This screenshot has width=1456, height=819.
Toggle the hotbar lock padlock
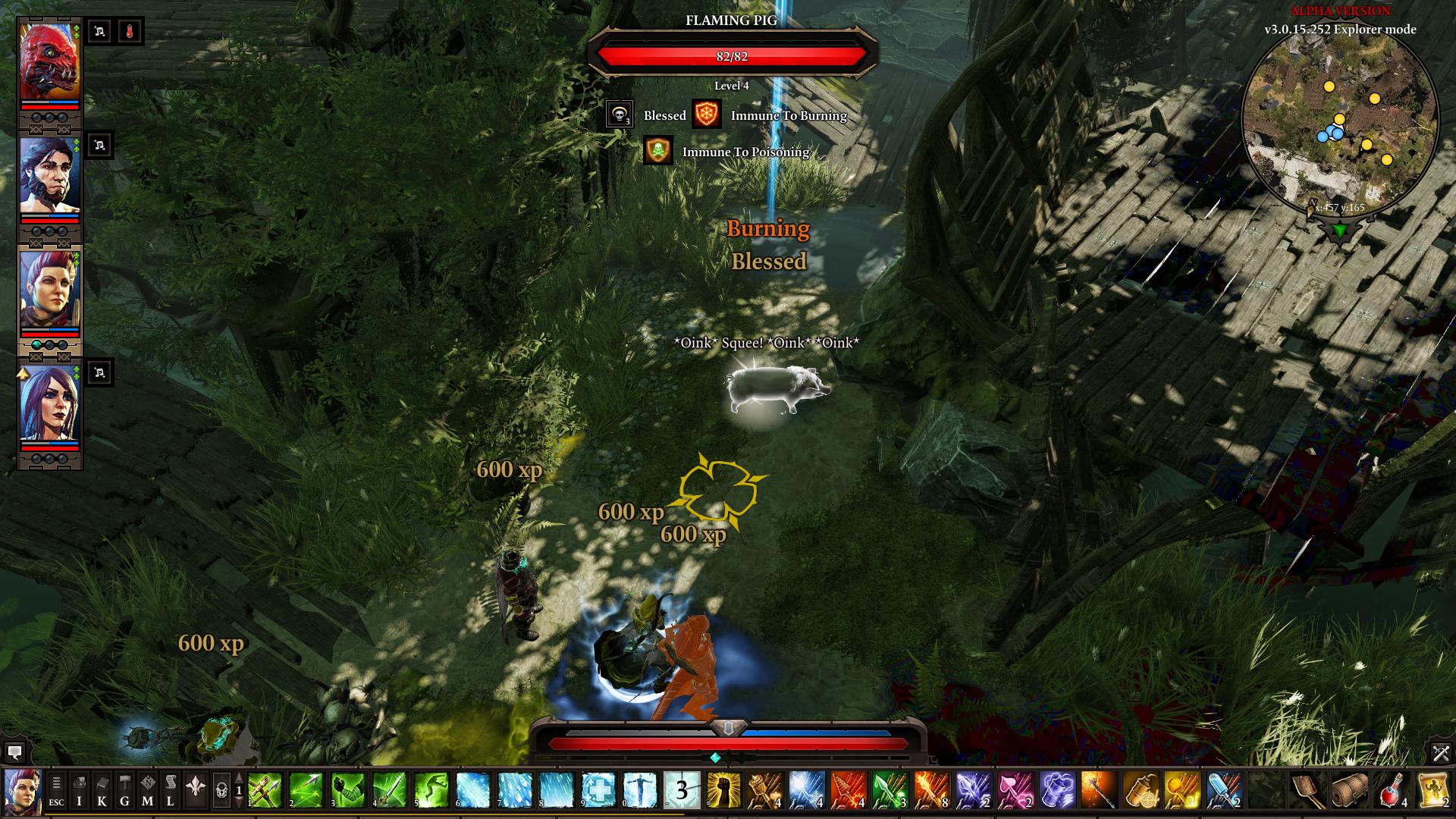pos(221,790)
